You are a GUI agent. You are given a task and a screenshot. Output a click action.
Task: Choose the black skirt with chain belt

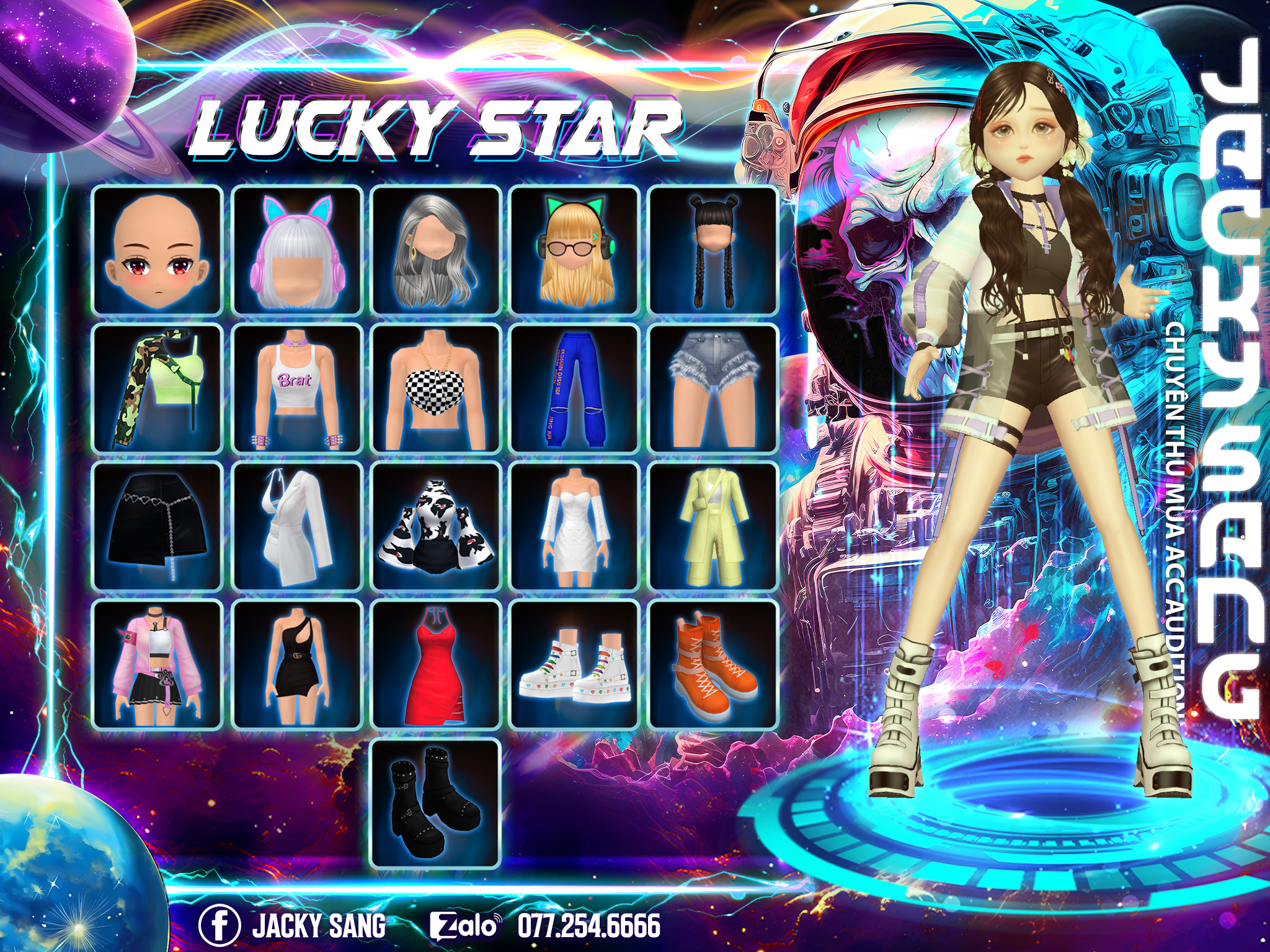(158, 526)
